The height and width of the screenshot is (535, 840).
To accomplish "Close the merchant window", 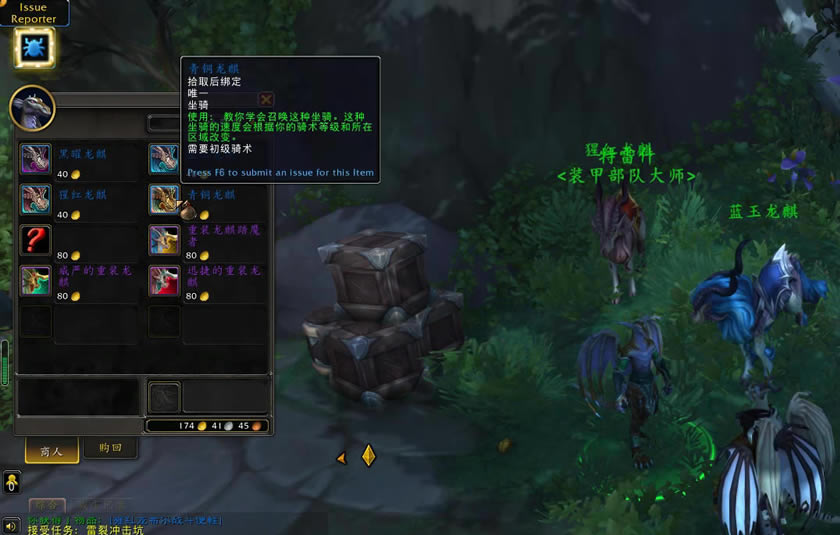I will point(266,100).
